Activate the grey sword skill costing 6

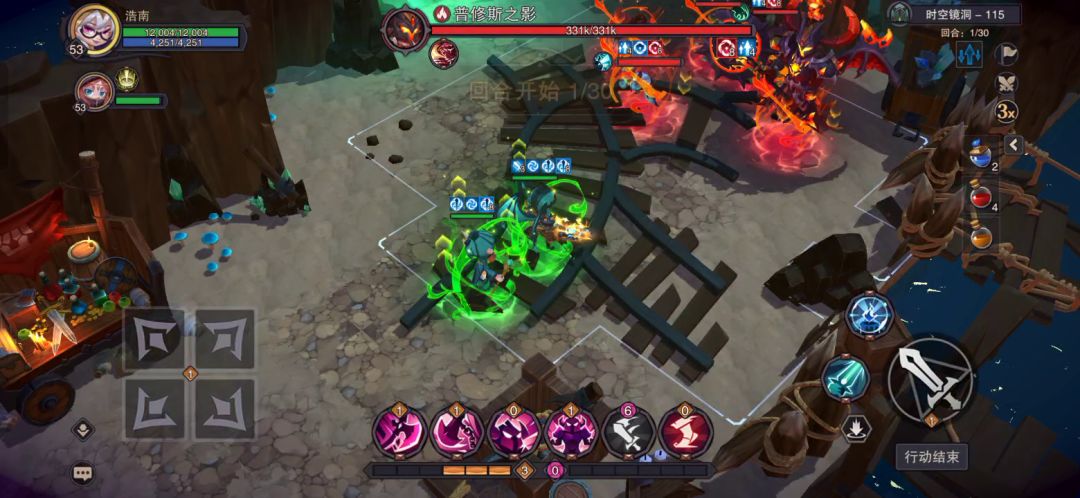(x=628, y=432)
